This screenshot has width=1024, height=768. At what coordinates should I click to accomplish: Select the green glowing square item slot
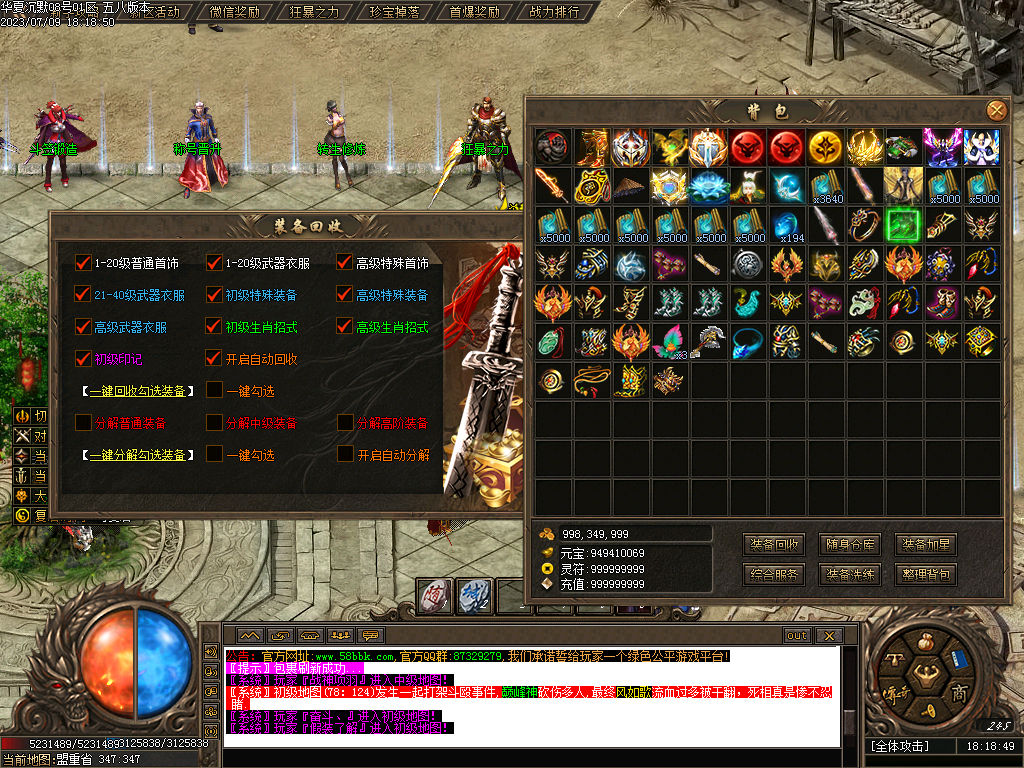[x=904, y=224]
